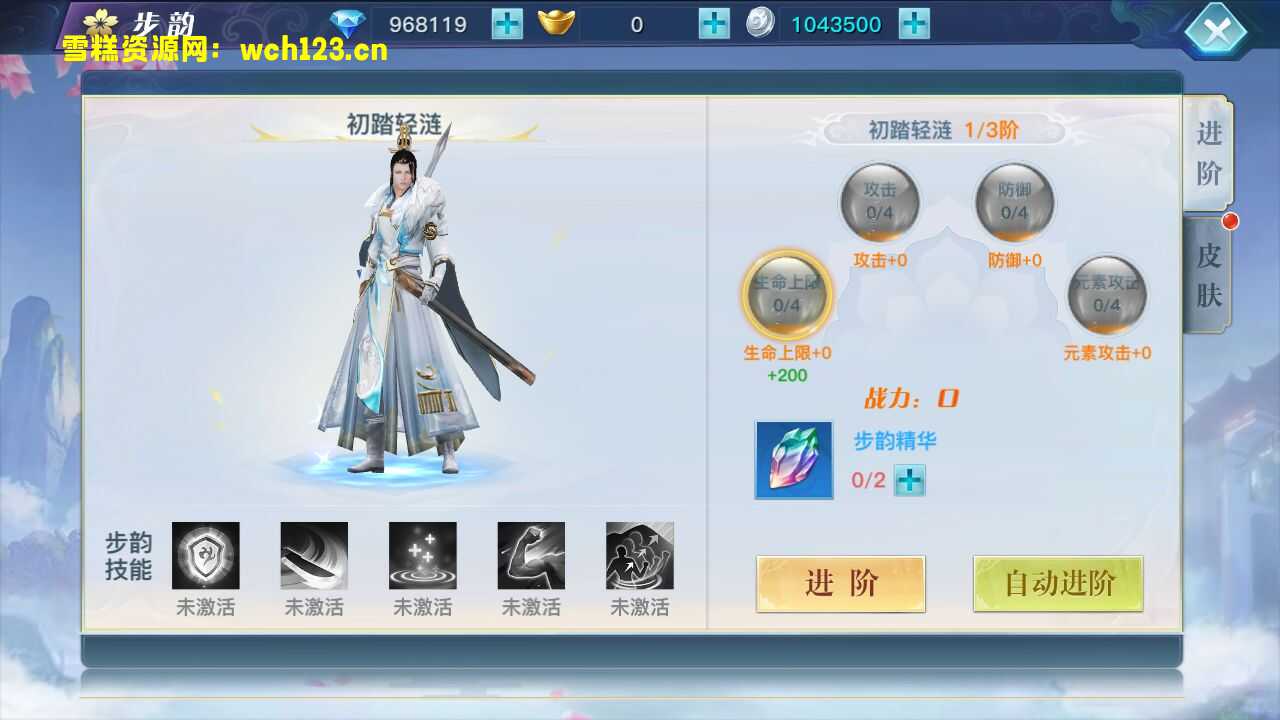The width and height of the screenshot is (1280, 720).
Task: Click the plus beside the silver balance
Action: (913, 22)
